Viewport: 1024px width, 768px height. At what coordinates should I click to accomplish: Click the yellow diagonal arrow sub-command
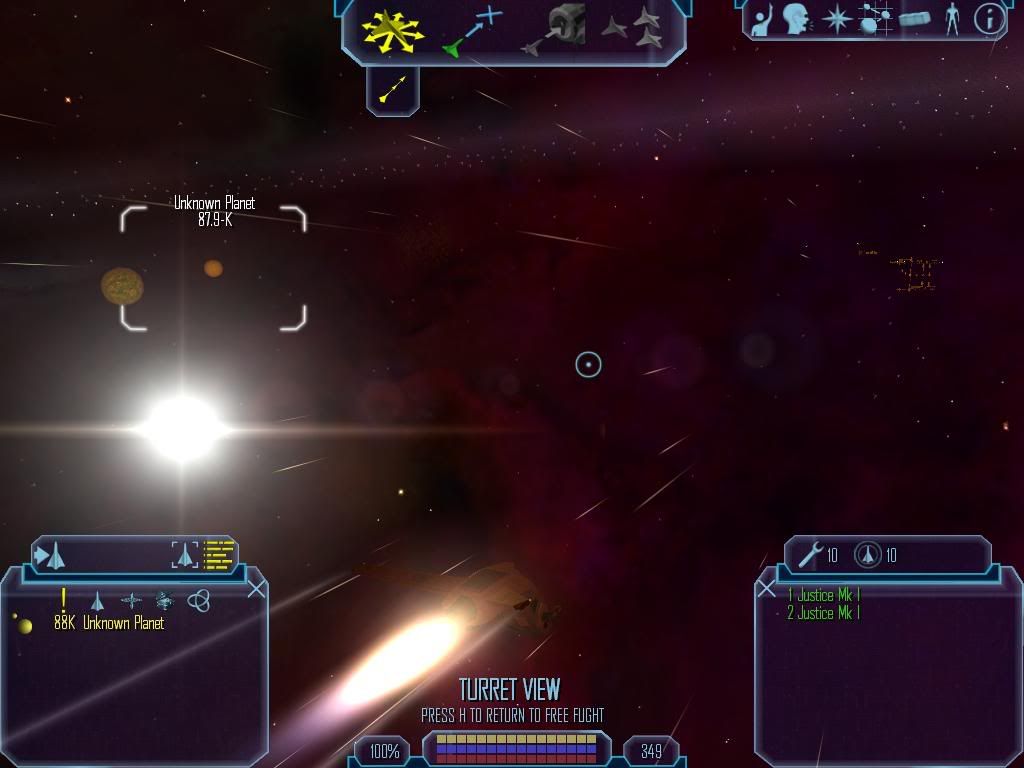pos(393,91)
